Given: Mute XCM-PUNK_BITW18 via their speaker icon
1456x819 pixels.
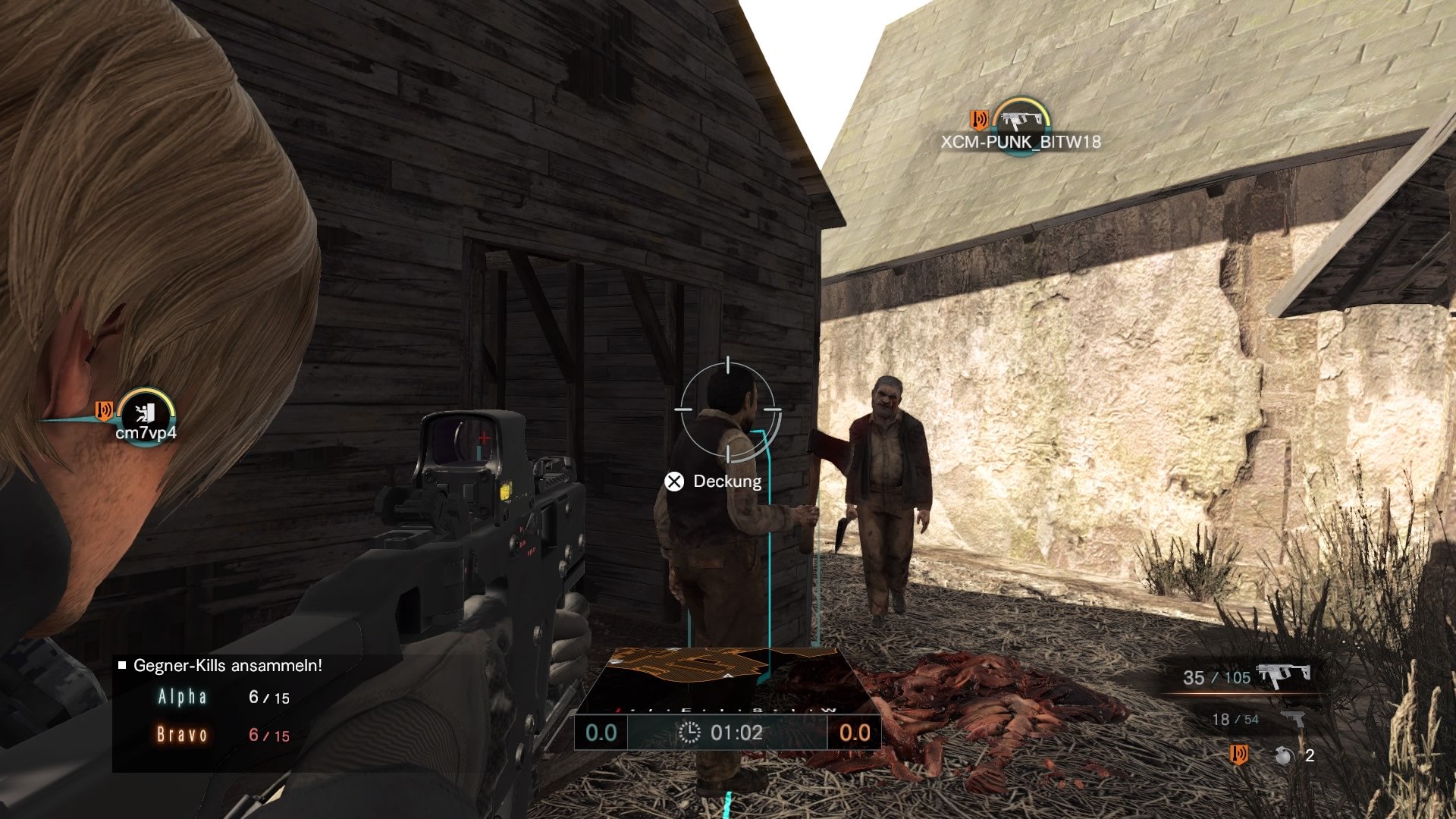Looking at the screenshot, I should (977, 118).
